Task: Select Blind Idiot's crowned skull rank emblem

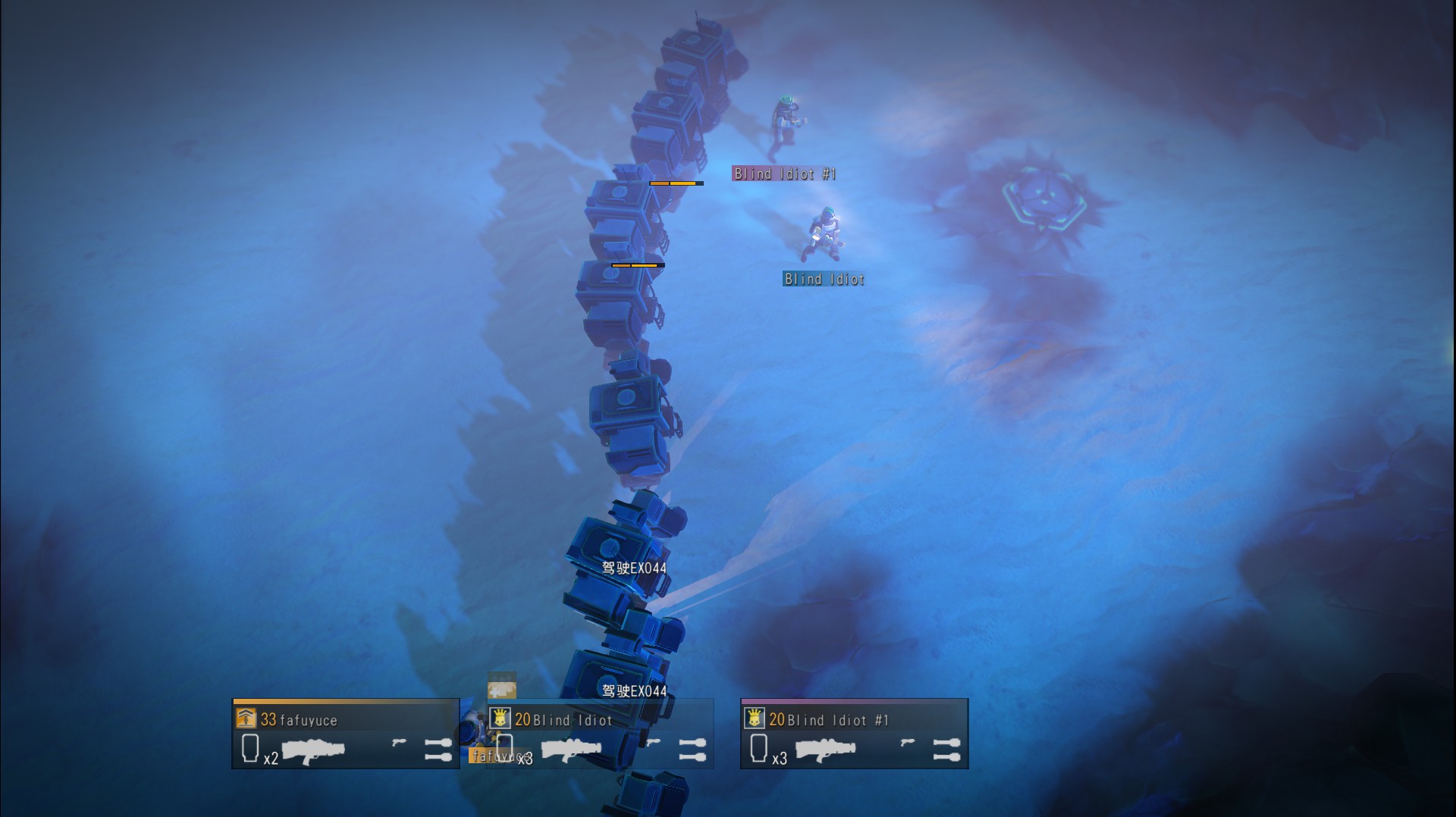Action: point(499,718)
